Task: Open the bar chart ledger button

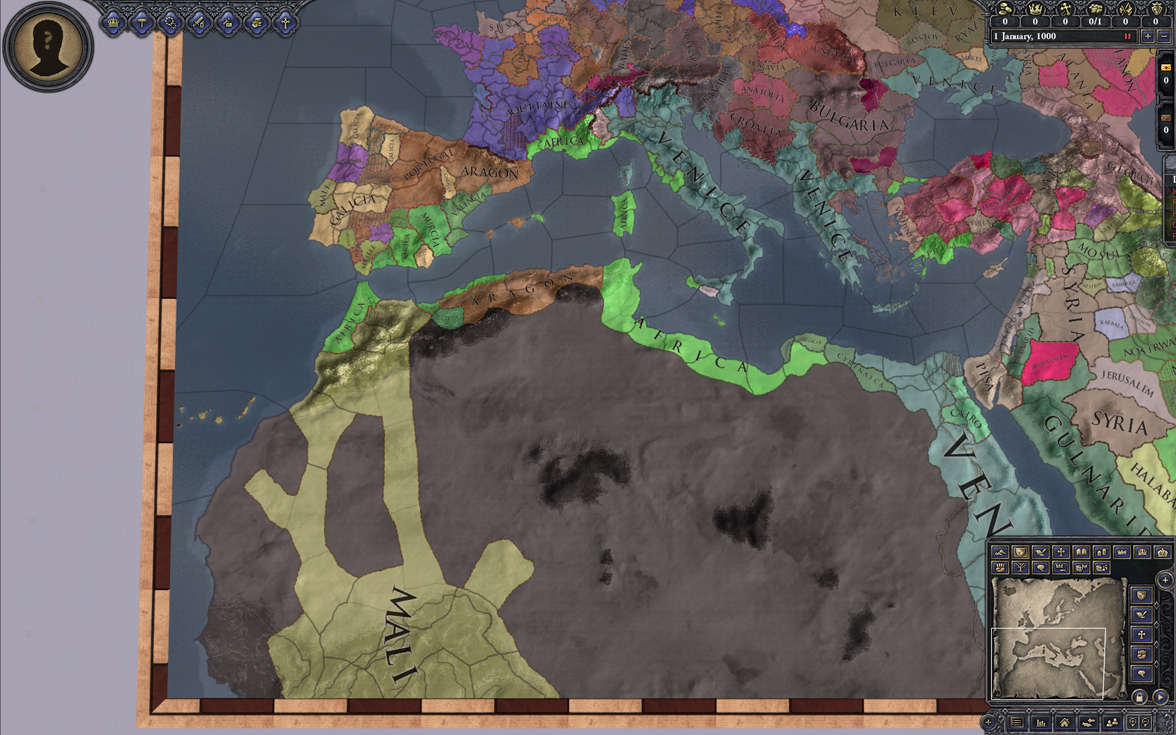Action: pos(1040,722)
